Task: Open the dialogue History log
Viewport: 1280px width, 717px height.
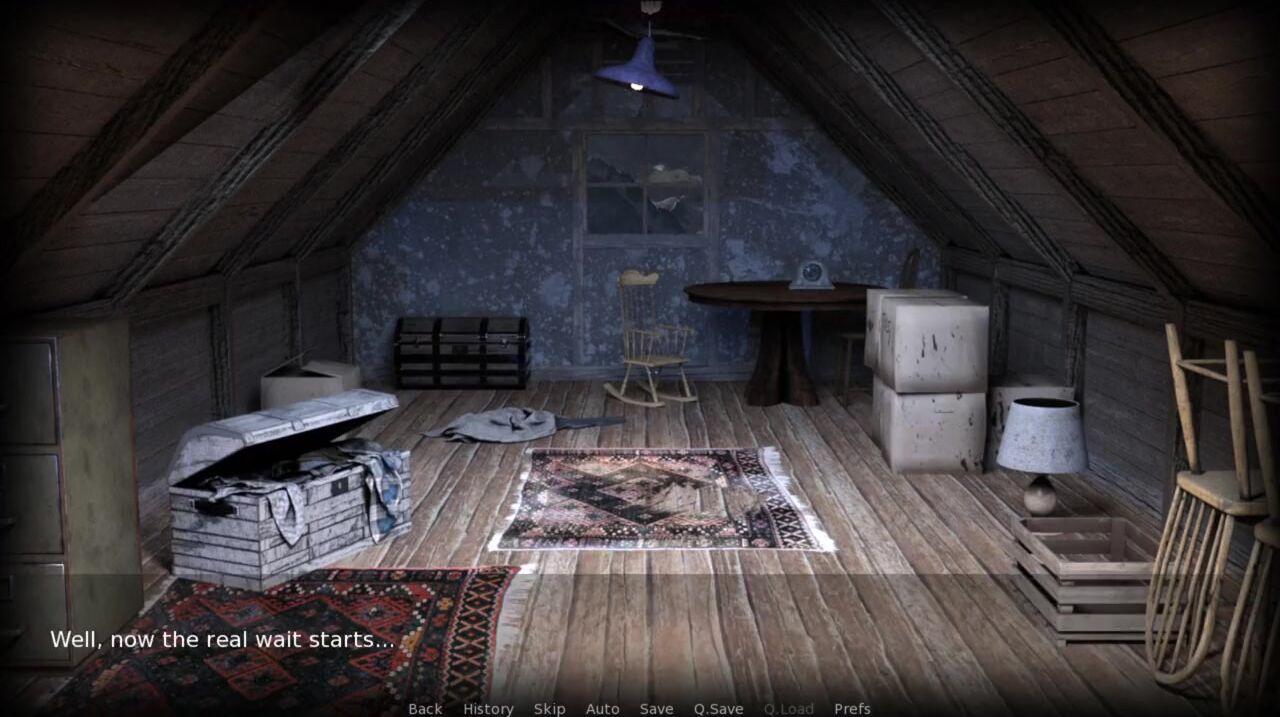Action: [x=488, y=708]
